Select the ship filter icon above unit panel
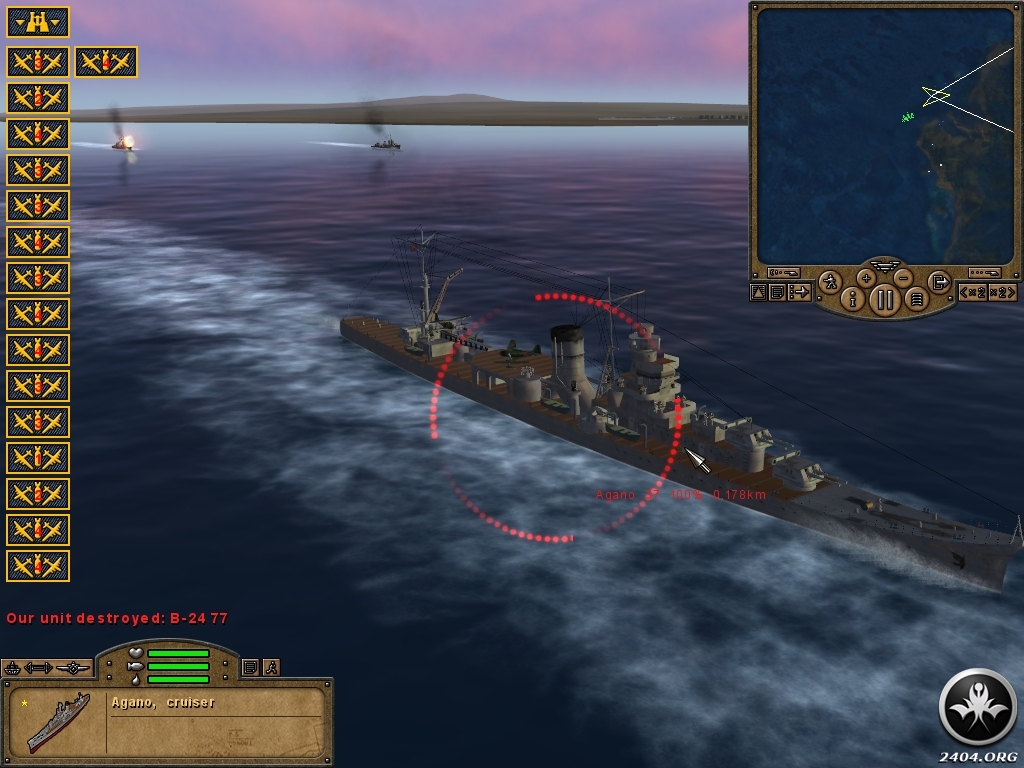1024x768 pixels. point(12,667)
